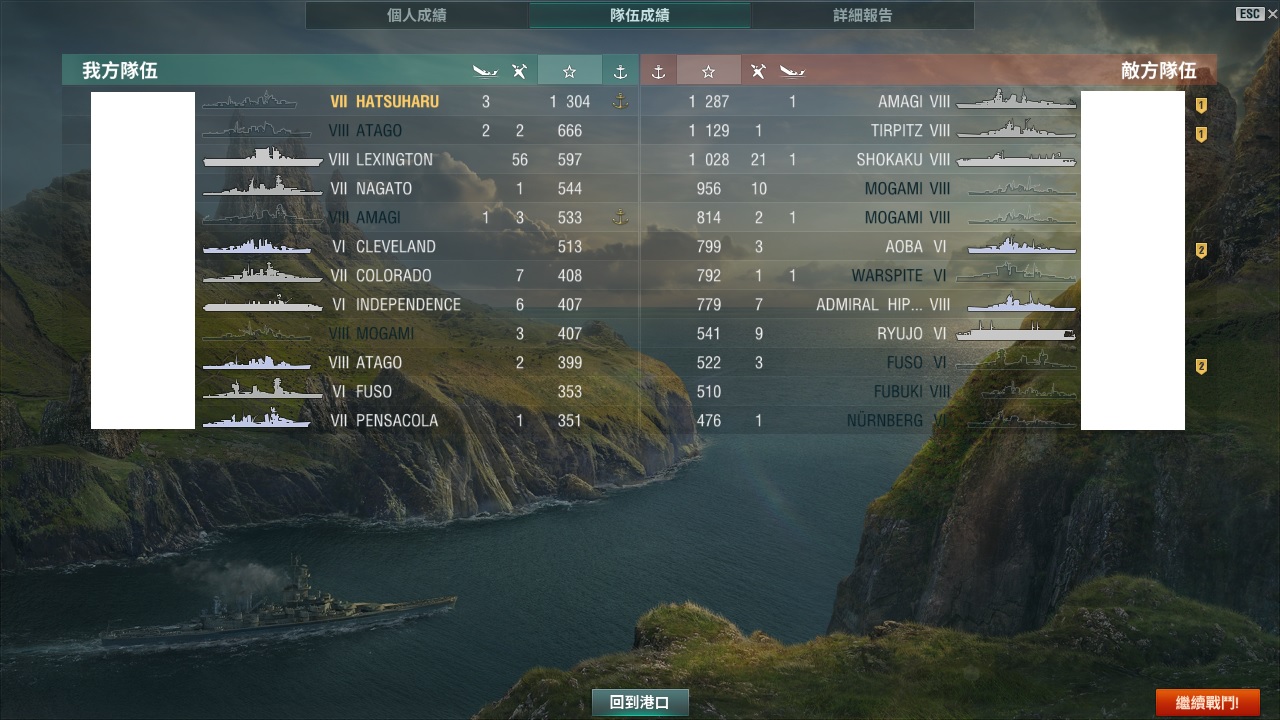Choose the enemy SHOKAKU row
Viewport: 1280px width, 720px height.
click(889, 160)
